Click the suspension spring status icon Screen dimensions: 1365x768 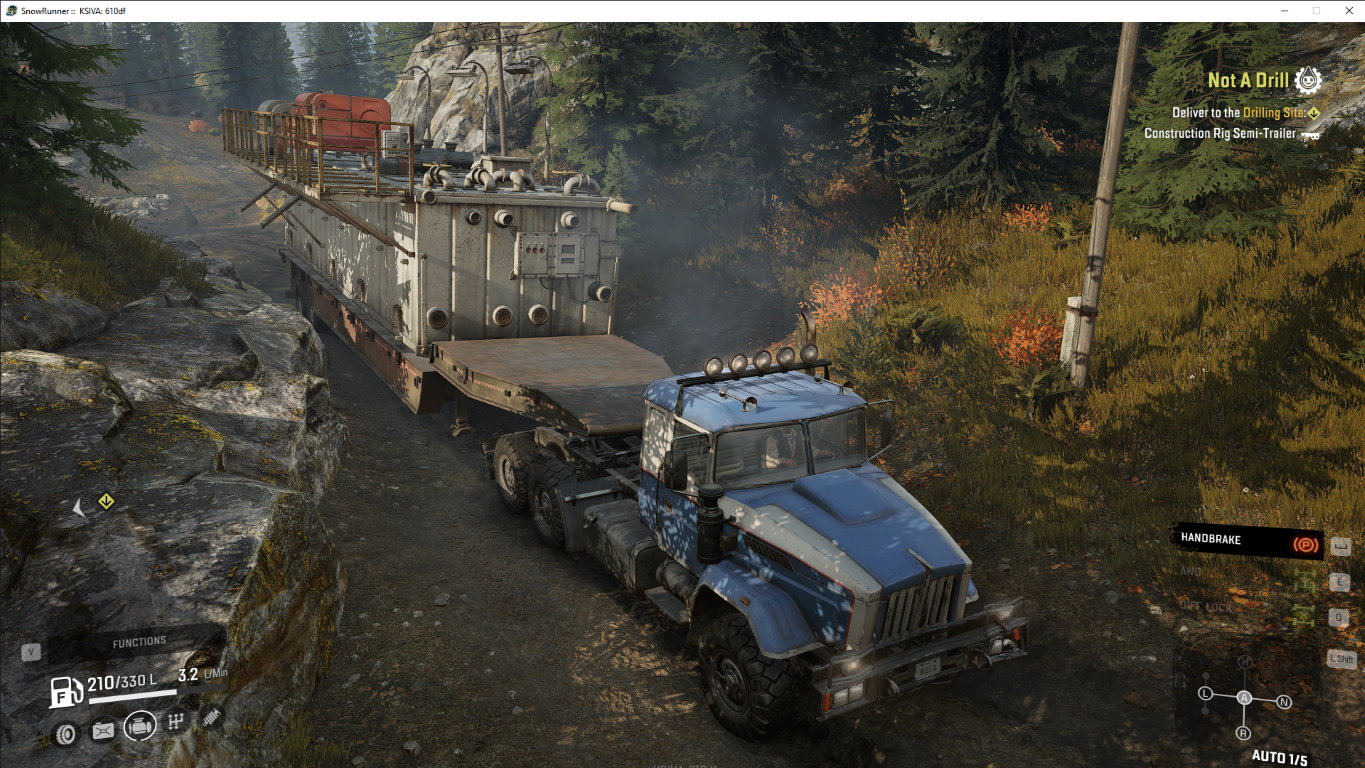click(211, 716)
